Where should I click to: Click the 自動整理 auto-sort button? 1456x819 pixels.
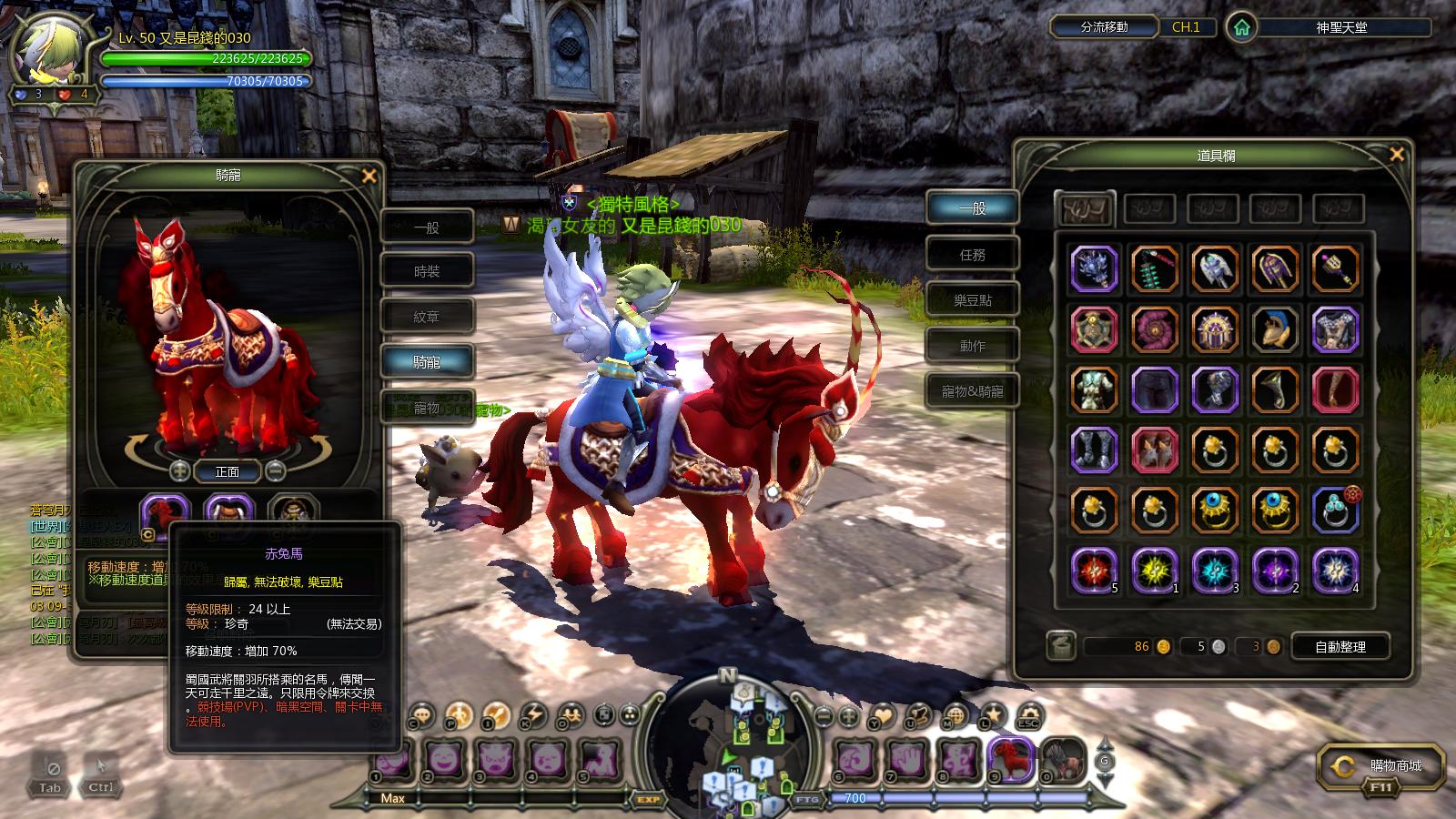tap(1340, 646)
